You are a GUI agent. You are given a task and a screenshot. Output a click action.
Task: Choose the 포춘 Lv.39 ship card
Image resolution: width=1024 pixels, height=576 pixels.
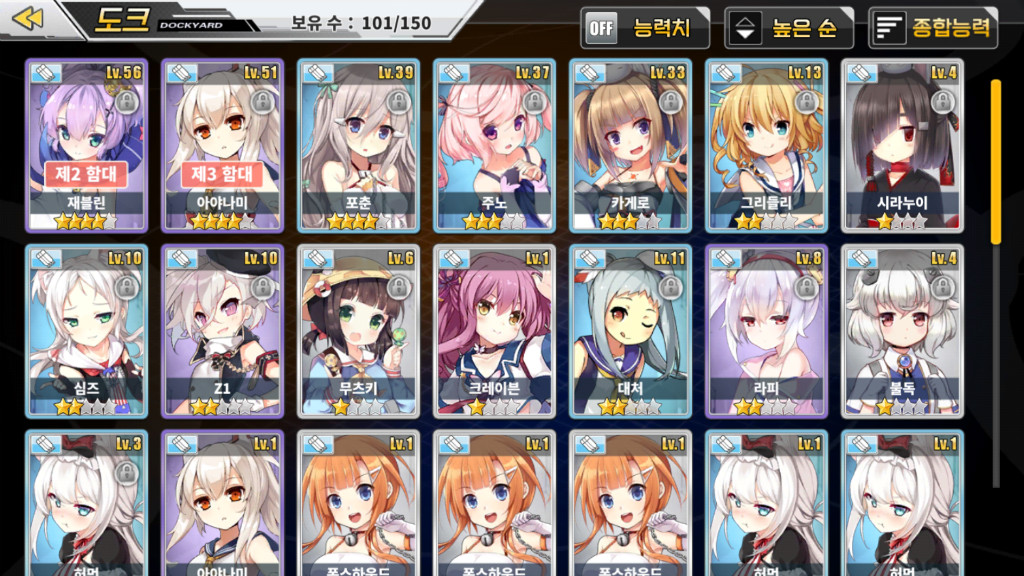coord(358,145)
